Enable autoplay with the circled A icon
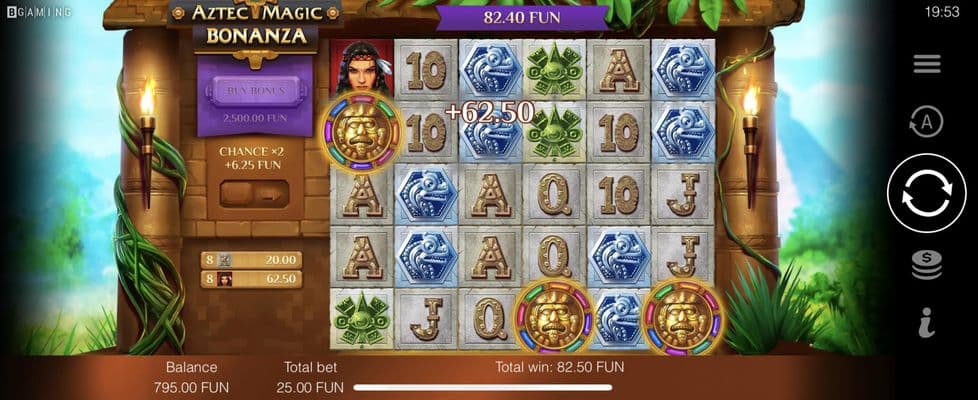The image size is (978, 400). point(926,122)
